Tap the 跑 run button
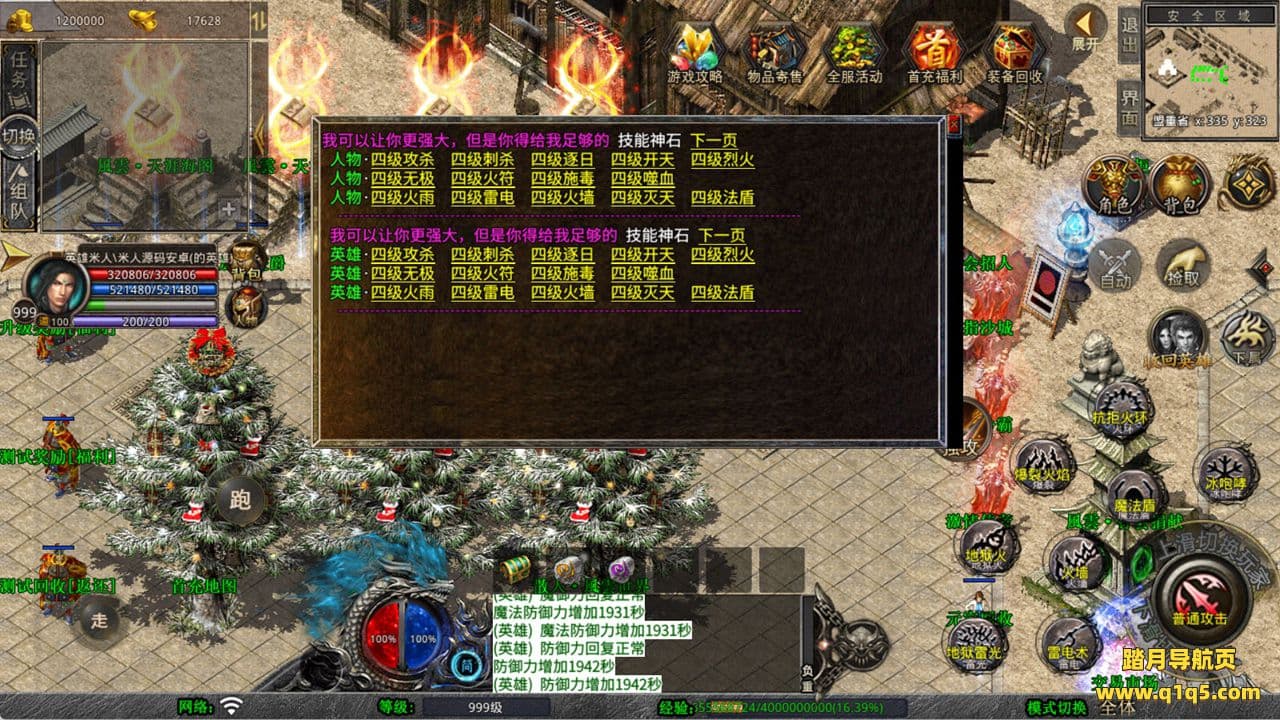The width and height of the screenshot is (1280, 720). [240, 499]
